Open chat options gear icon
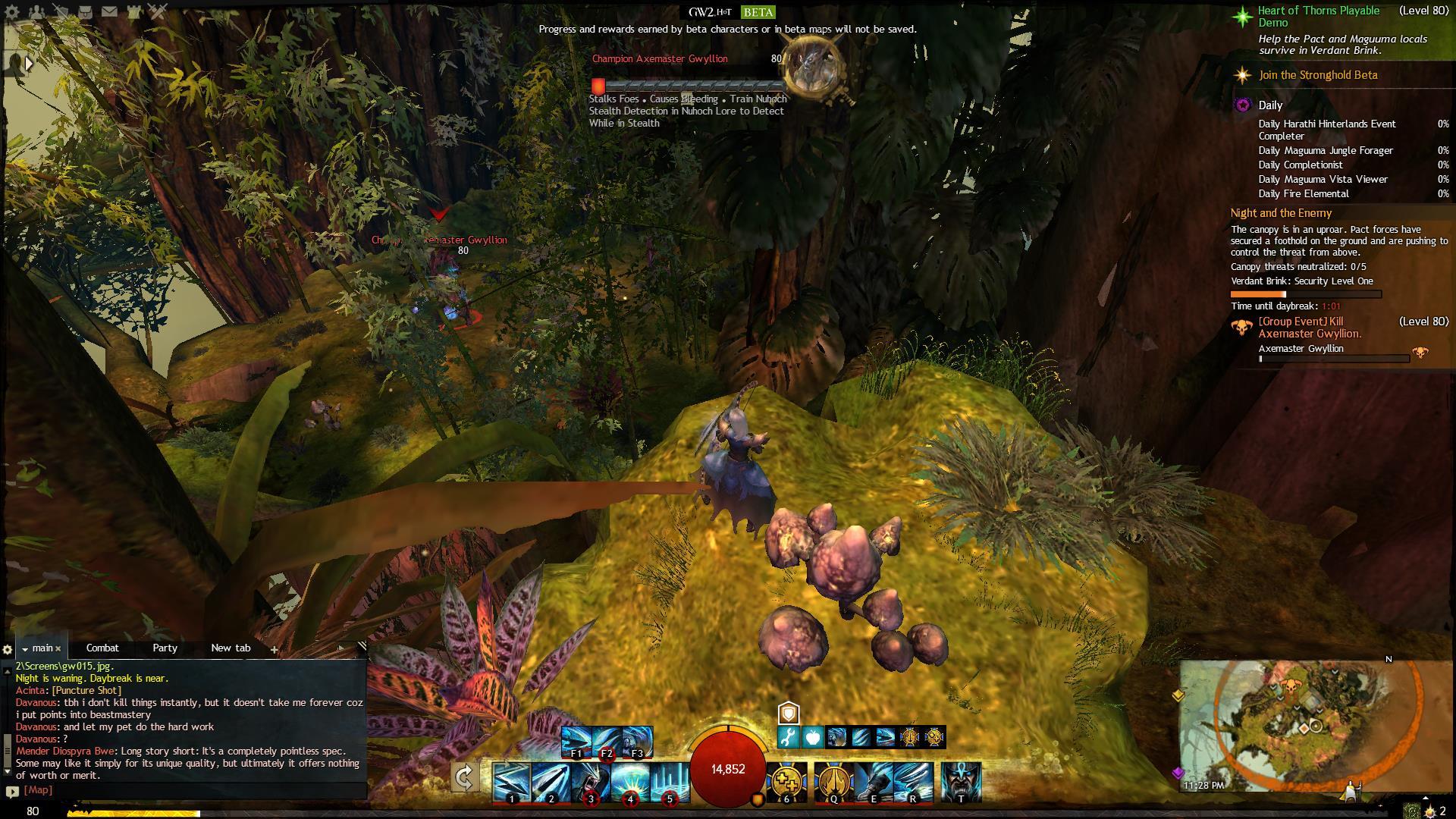The width and height of the screenshot is (1456, 819). coord(8,649)
